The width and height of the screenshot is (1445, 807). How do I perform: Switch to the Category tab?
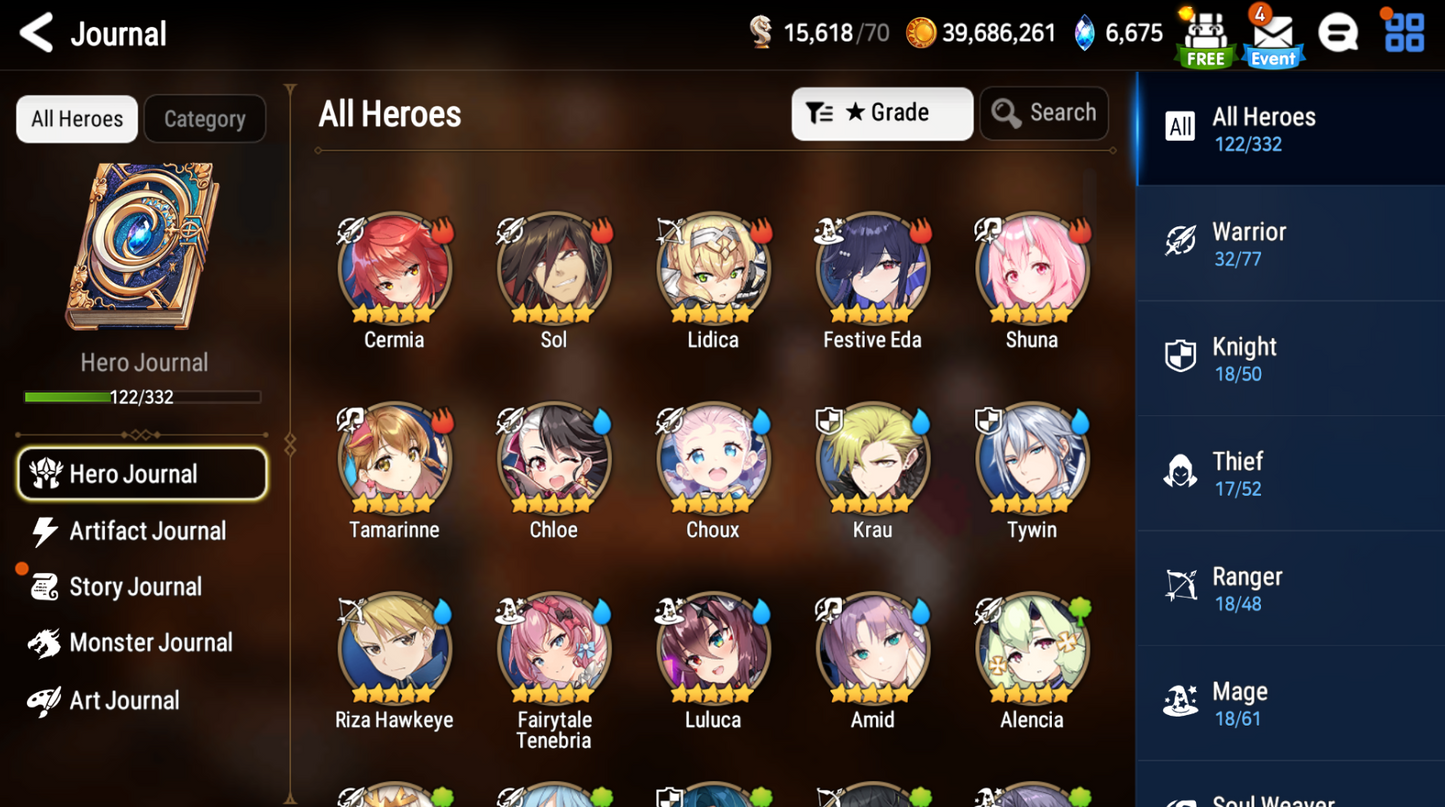[x=204, y=118]
